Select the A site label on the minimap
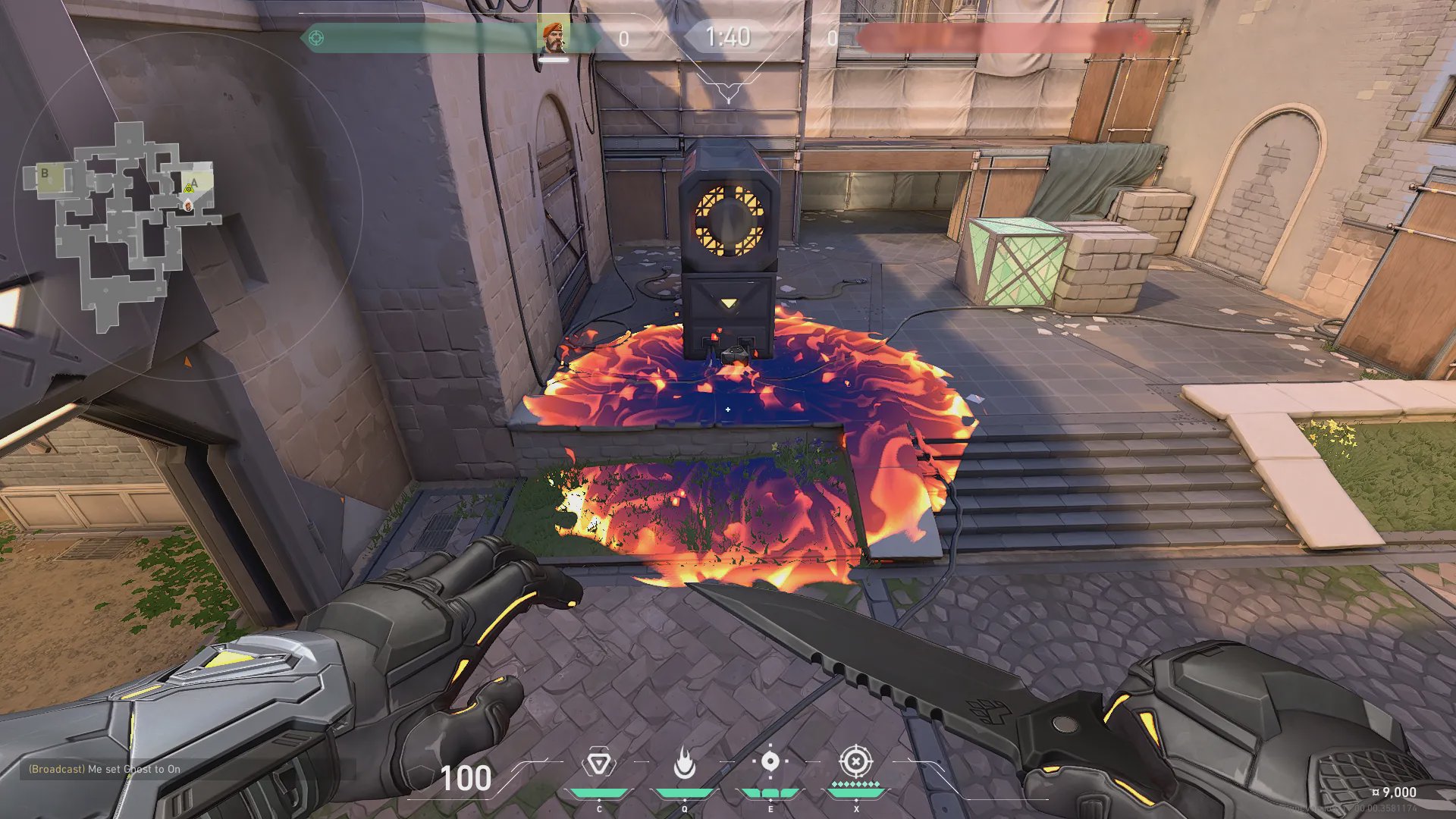This screenshot has height=819, width=1456. (194, 183)
